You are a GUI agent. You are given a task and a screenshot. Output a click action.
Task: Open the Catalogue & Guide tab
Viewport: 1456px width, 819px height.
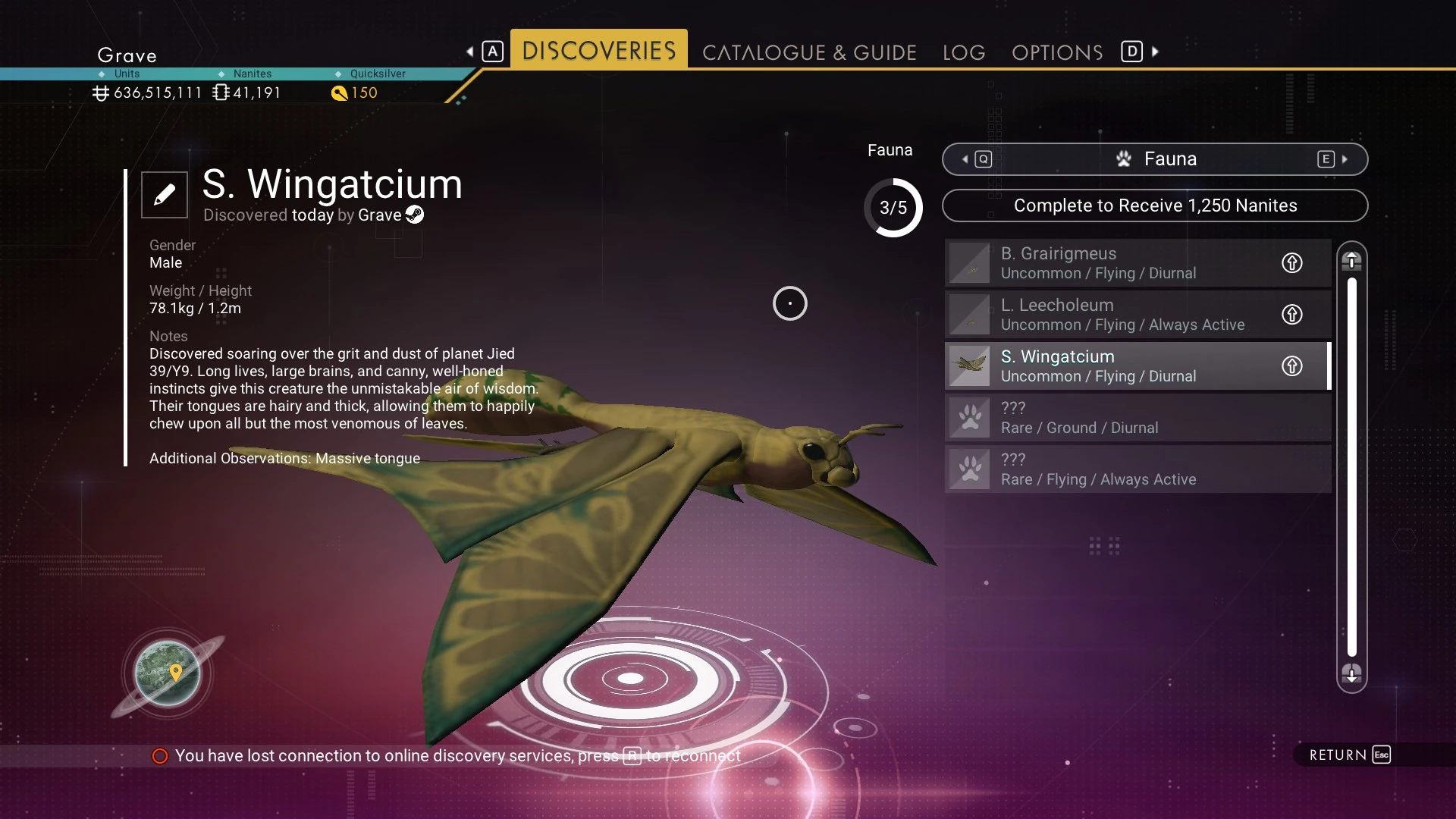click(x=809, y=52)
